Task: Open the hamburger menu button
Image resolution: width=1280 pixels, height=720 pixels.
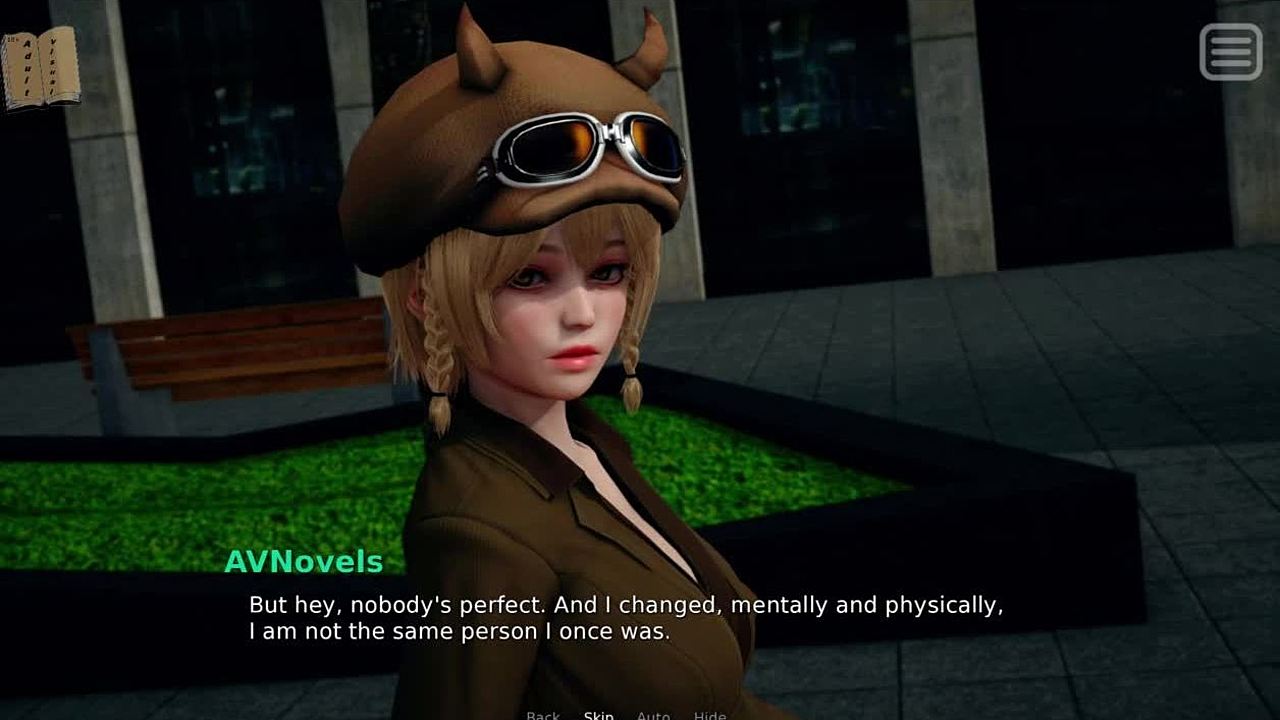Action: point(1230,51)
